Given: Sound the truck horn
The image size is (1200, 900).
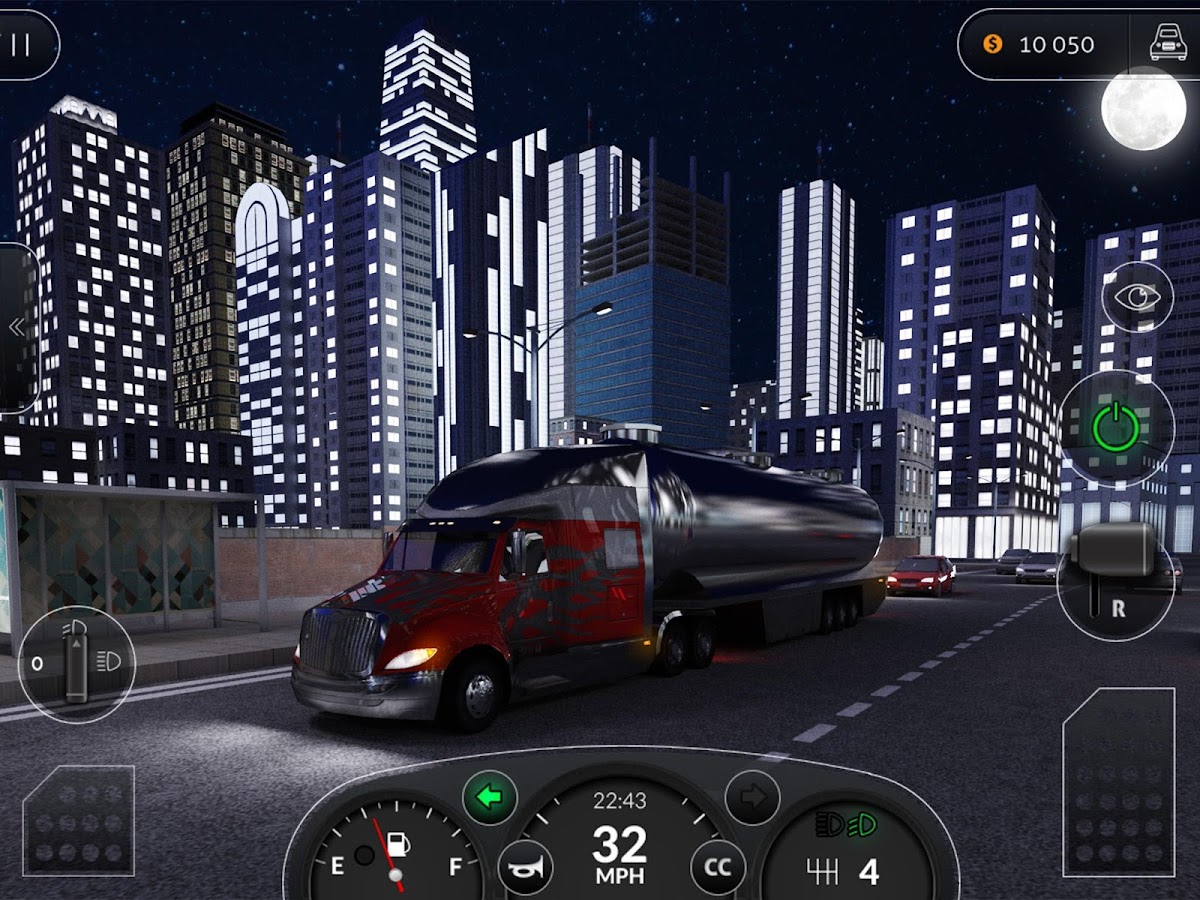Looking at the screenshot, I should [x=525, y=867].
